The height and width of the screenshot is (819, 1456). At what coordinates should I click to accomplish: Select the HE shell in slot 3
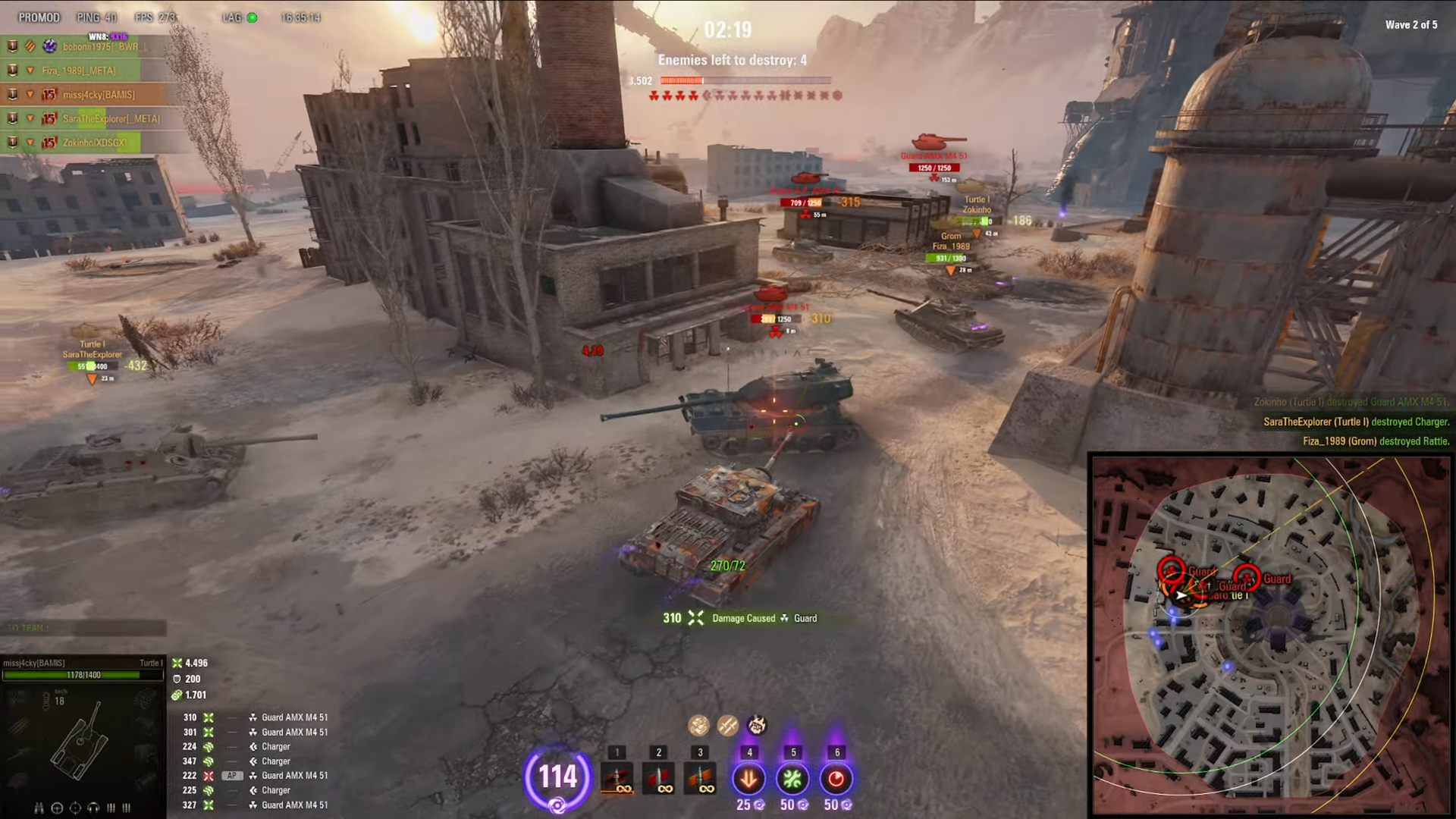pyautogui.click(x=699, y=778)
